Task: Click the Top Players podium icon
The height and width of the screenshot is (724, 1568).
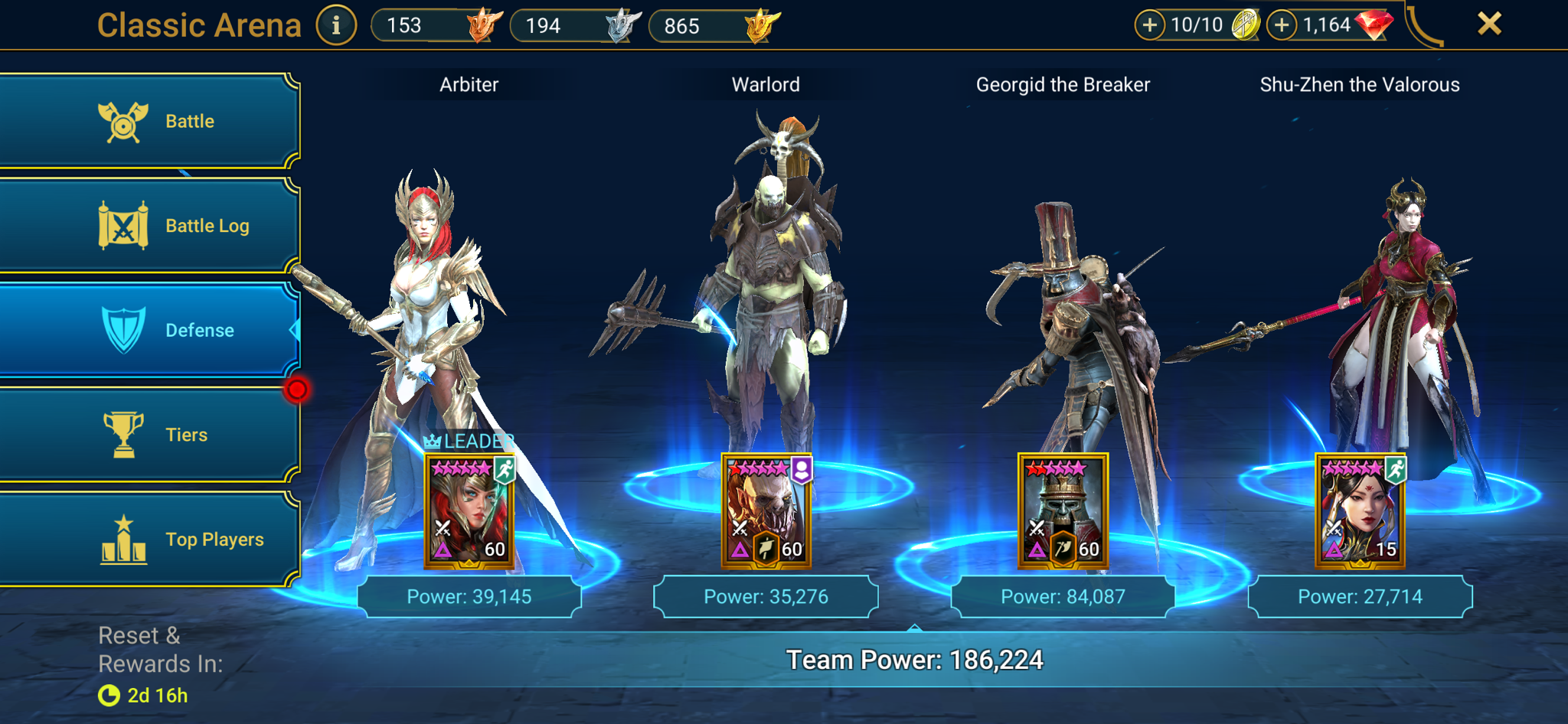Action: (122, 539)
